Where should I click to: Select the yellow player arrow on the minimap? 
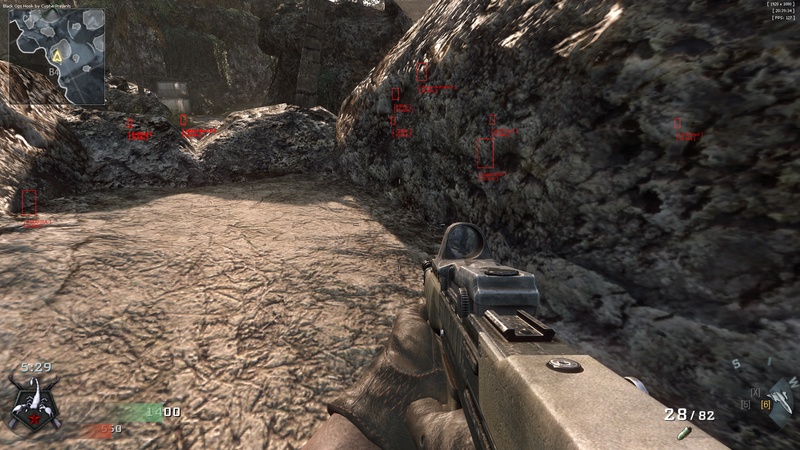coord(59,58)
